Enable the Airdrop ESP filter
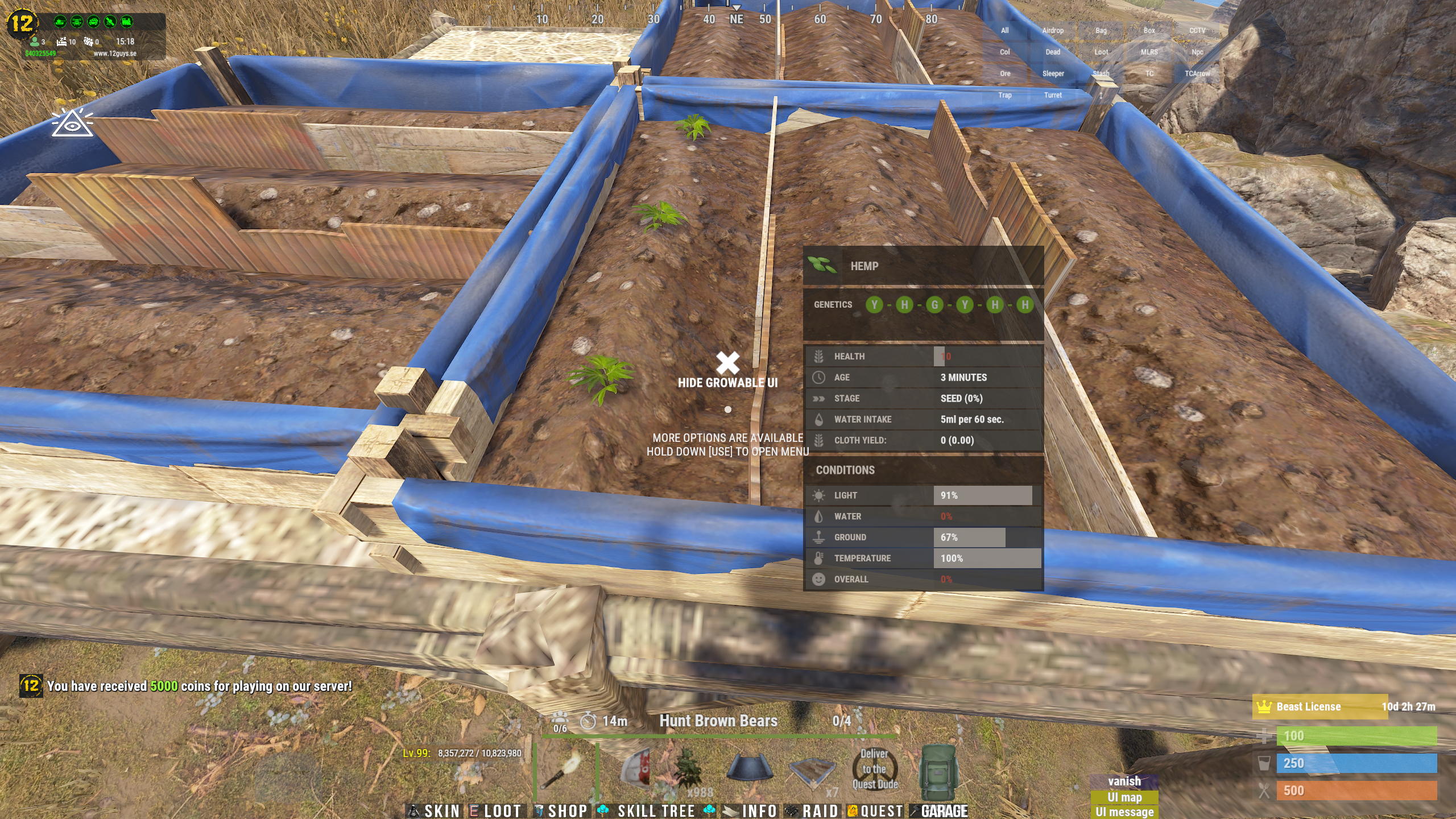1456x819 pixels. click(x=1053, y=31)
